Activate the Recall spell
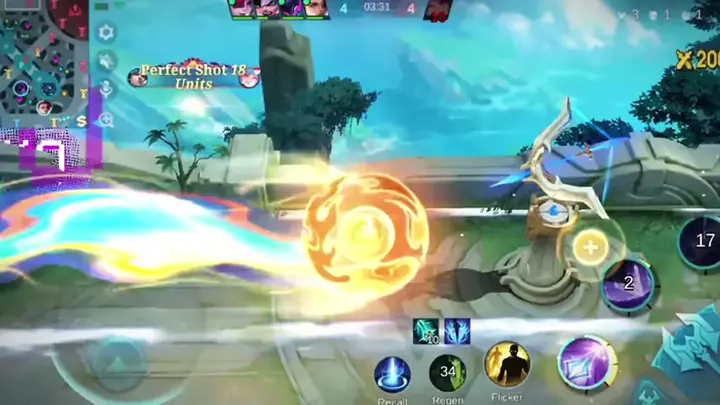 pos(392,374)
